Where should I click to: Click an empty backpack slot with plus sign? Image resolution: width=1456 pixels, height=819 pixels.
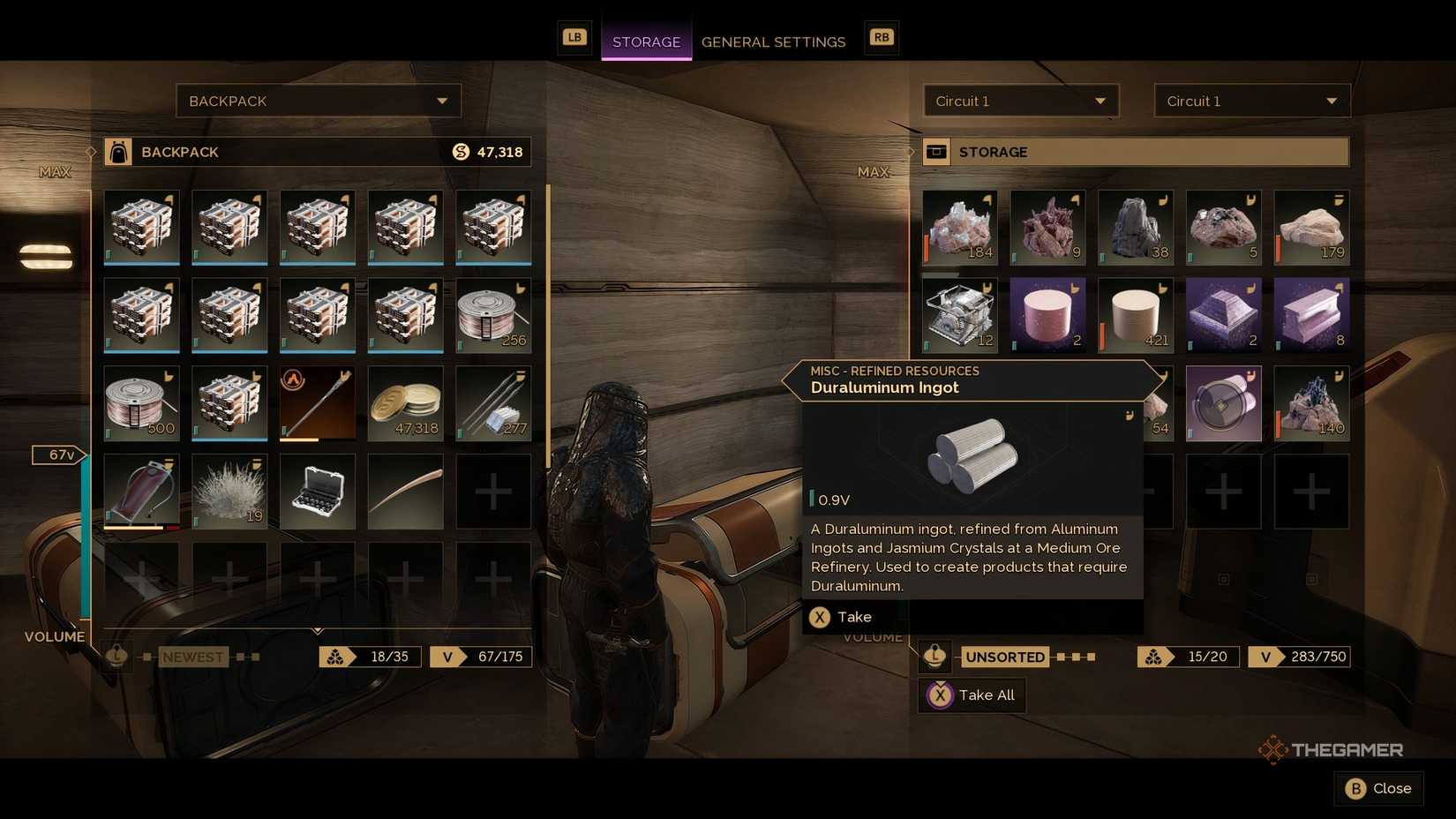(x=493, y=492)
